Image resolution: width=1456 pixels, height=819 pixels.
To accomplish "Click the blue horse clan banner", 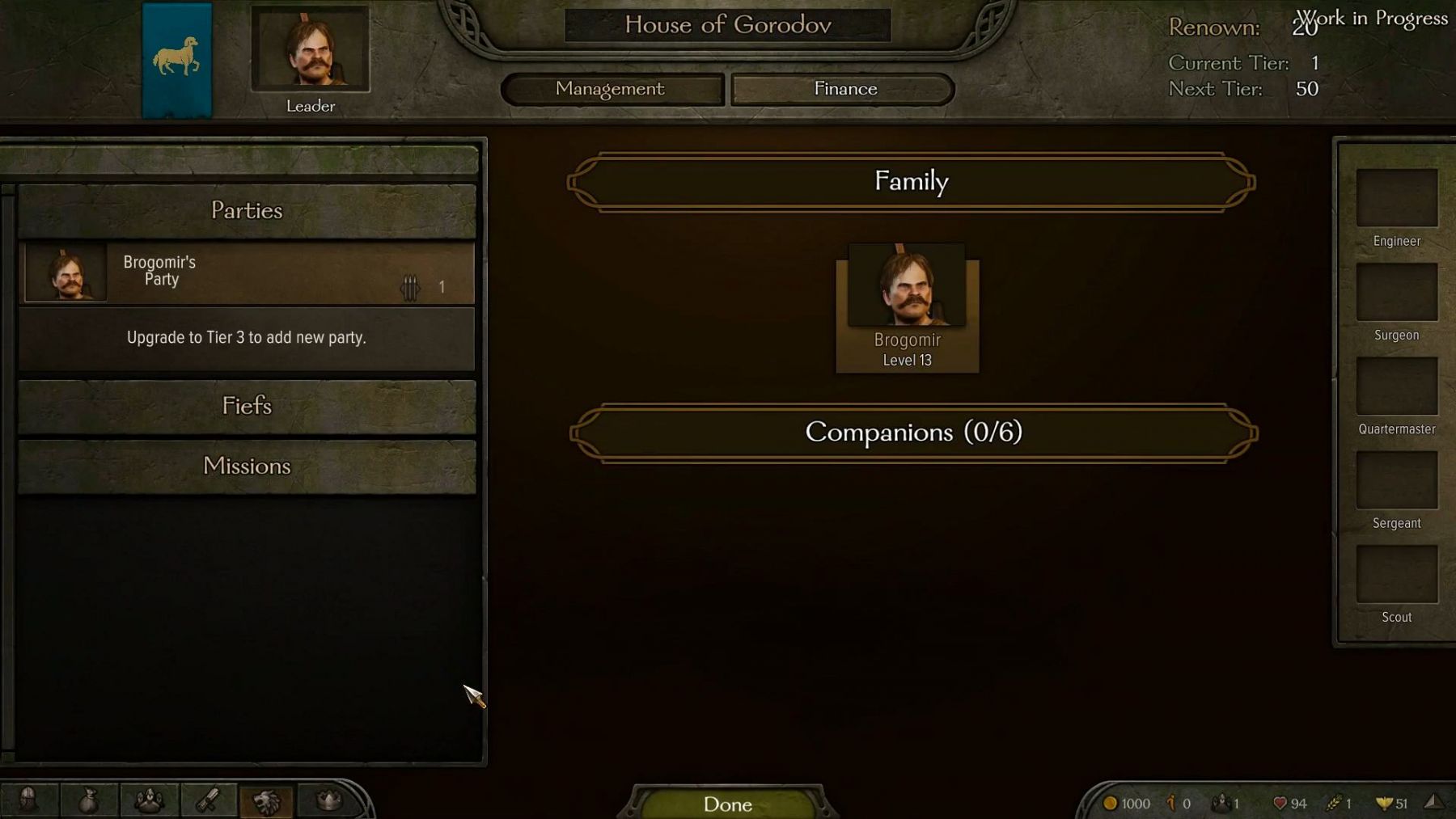I will click(x=176, y=60).
